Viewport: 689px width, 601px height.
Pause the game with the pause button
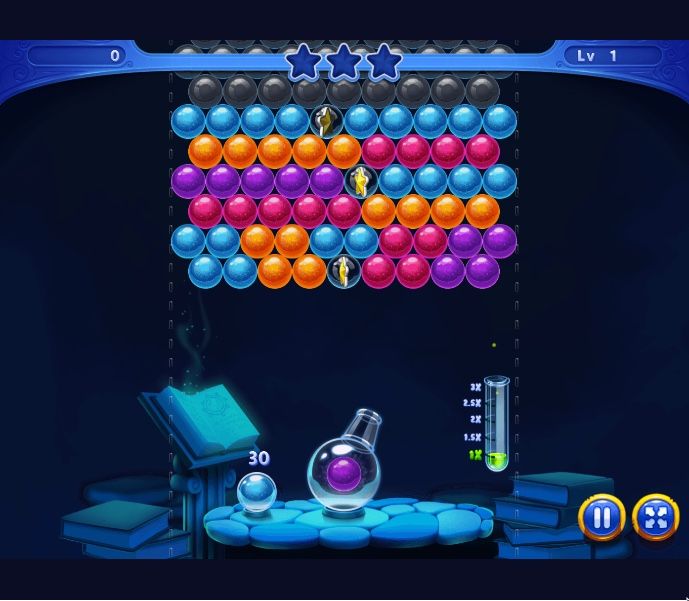pyautogui.click(x=601, y=517)
